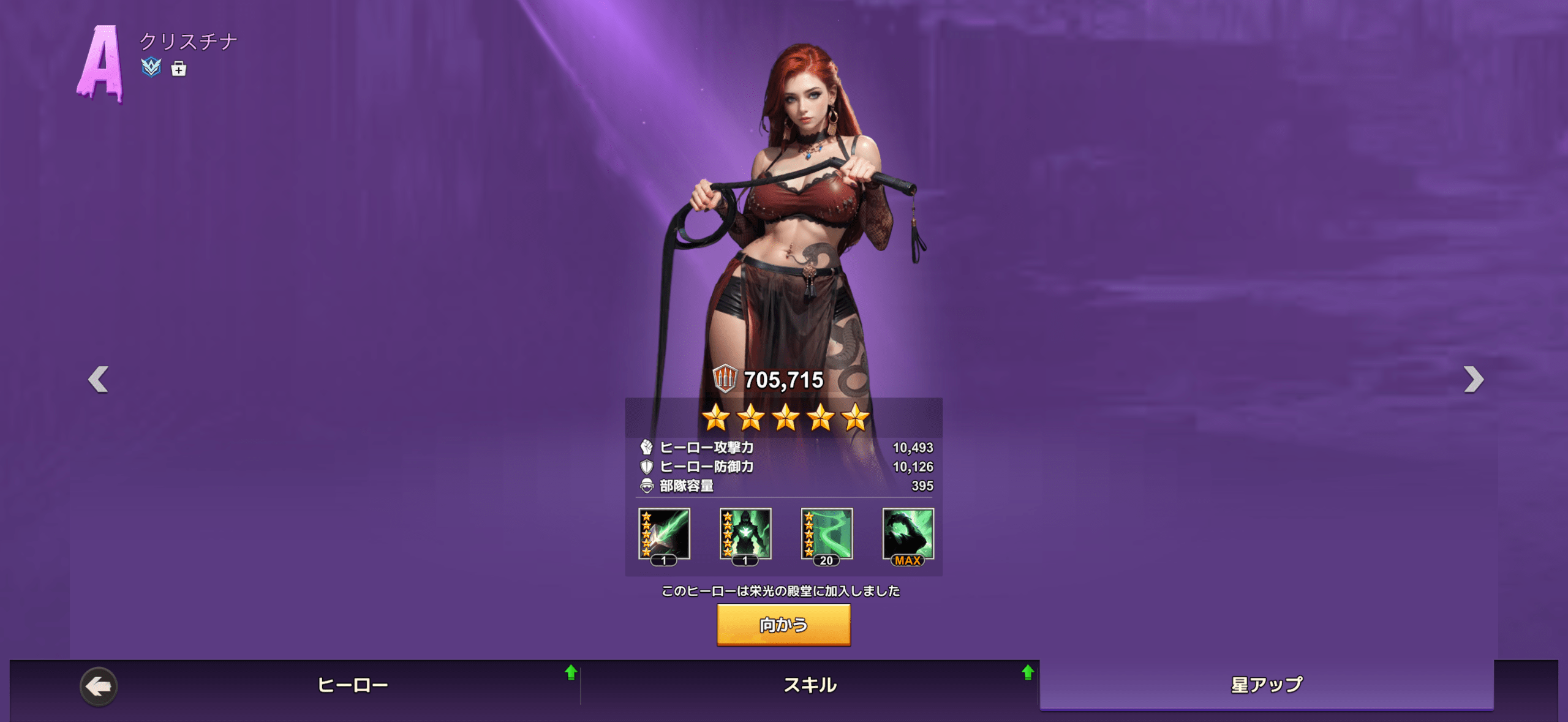
Task: Select the 星アップ tab
Action: click(1266, 685)
